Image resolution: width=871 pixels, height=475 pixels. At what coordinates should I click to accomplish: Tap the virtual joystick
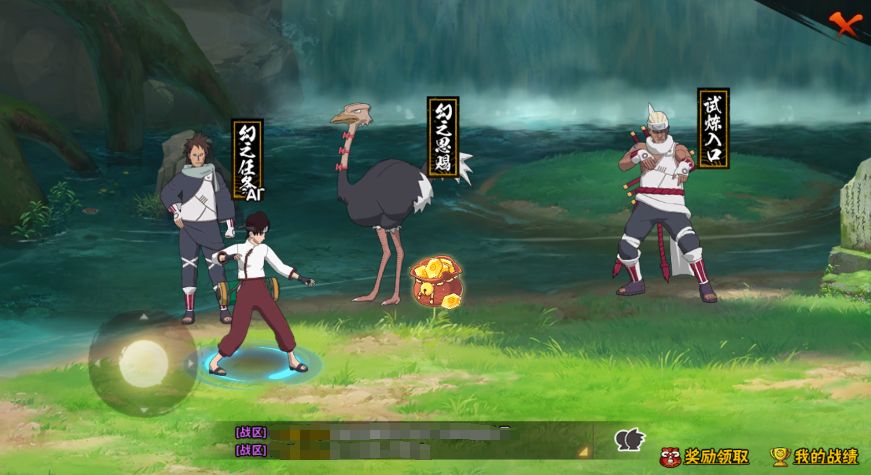click(x=143, y=362)
